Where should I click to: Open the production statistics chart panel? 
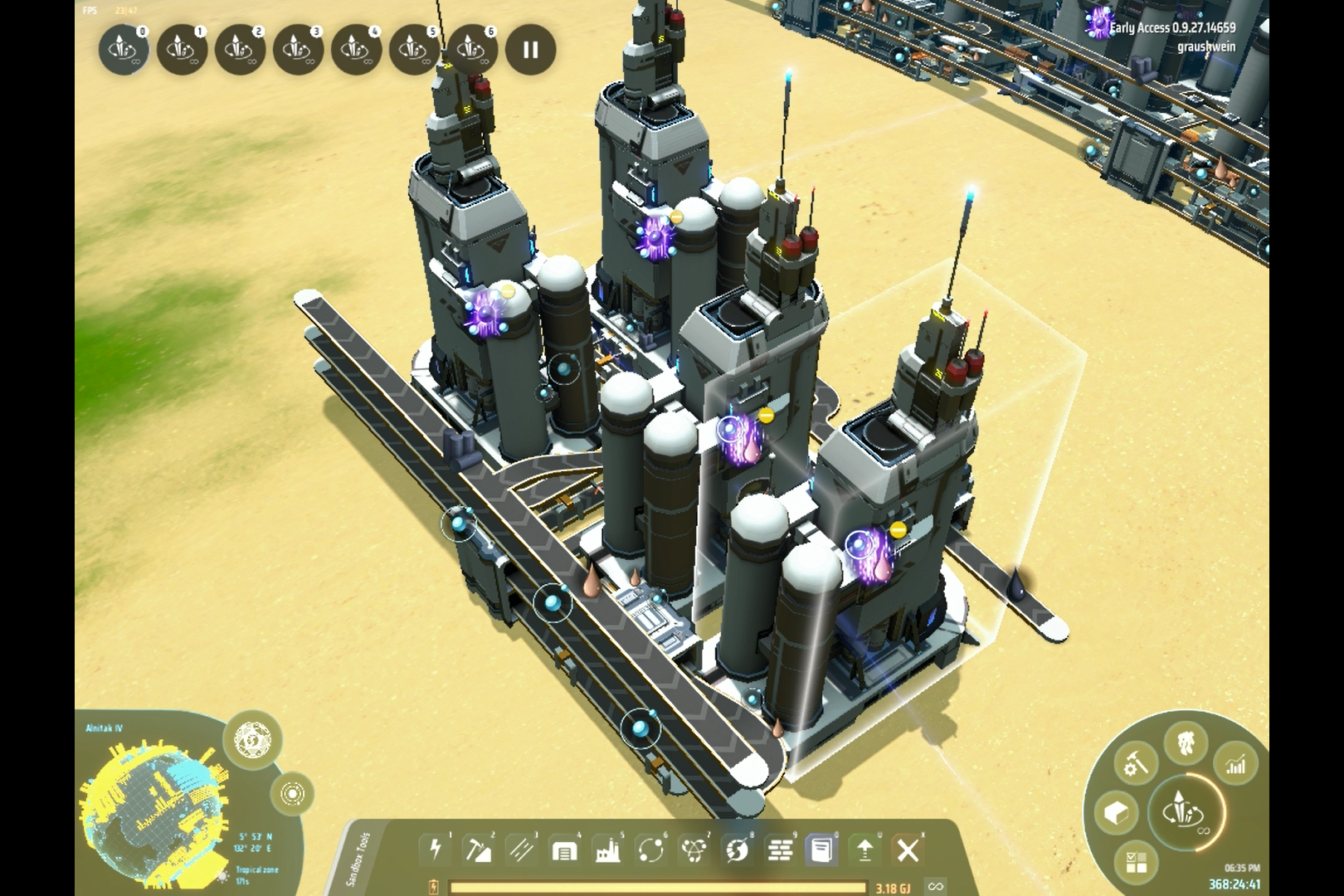(x=1236, y=763)
